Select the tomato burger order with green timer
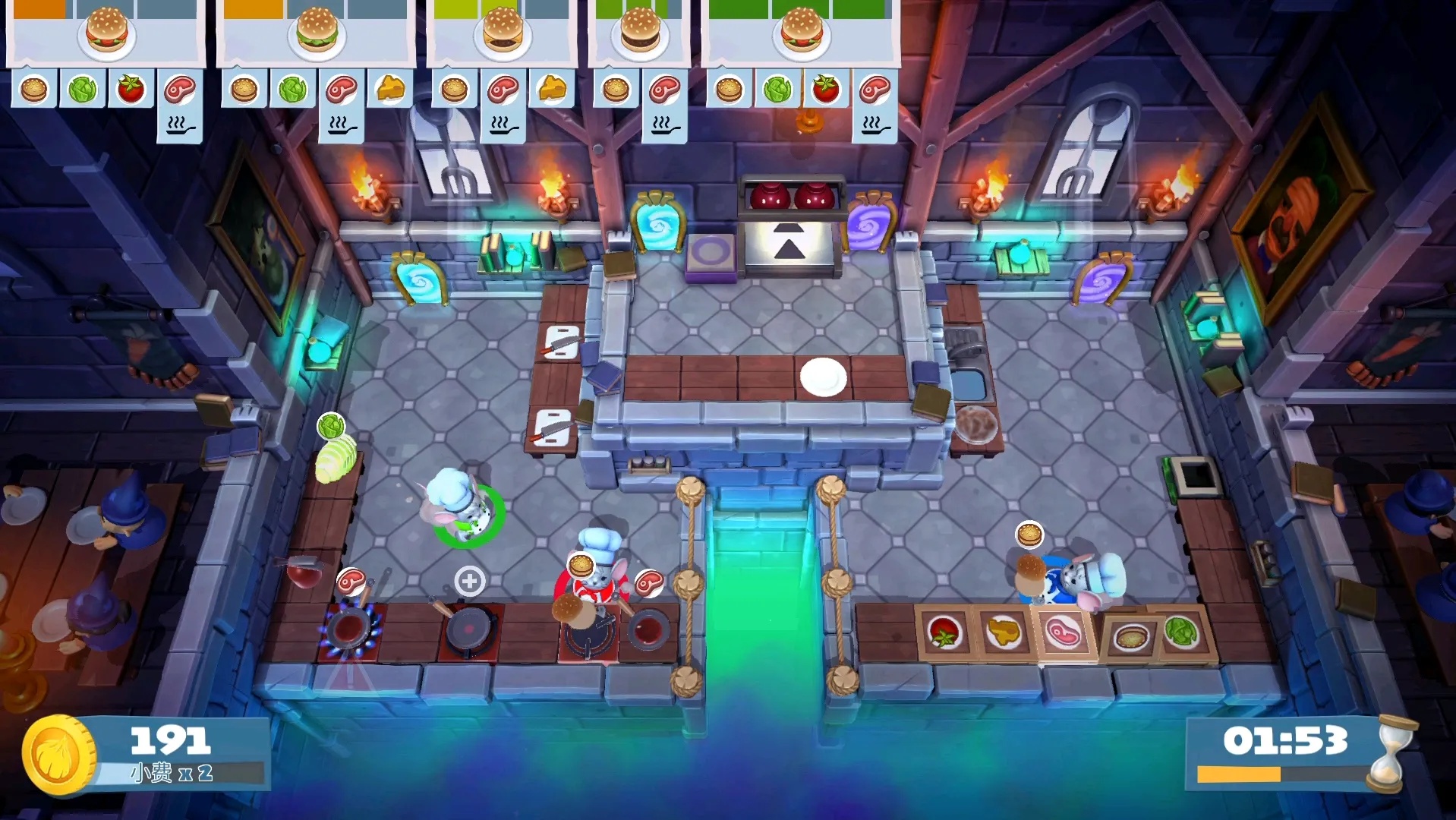The height and width of the screenshot is (820, 1456). (x=801, y=34)
